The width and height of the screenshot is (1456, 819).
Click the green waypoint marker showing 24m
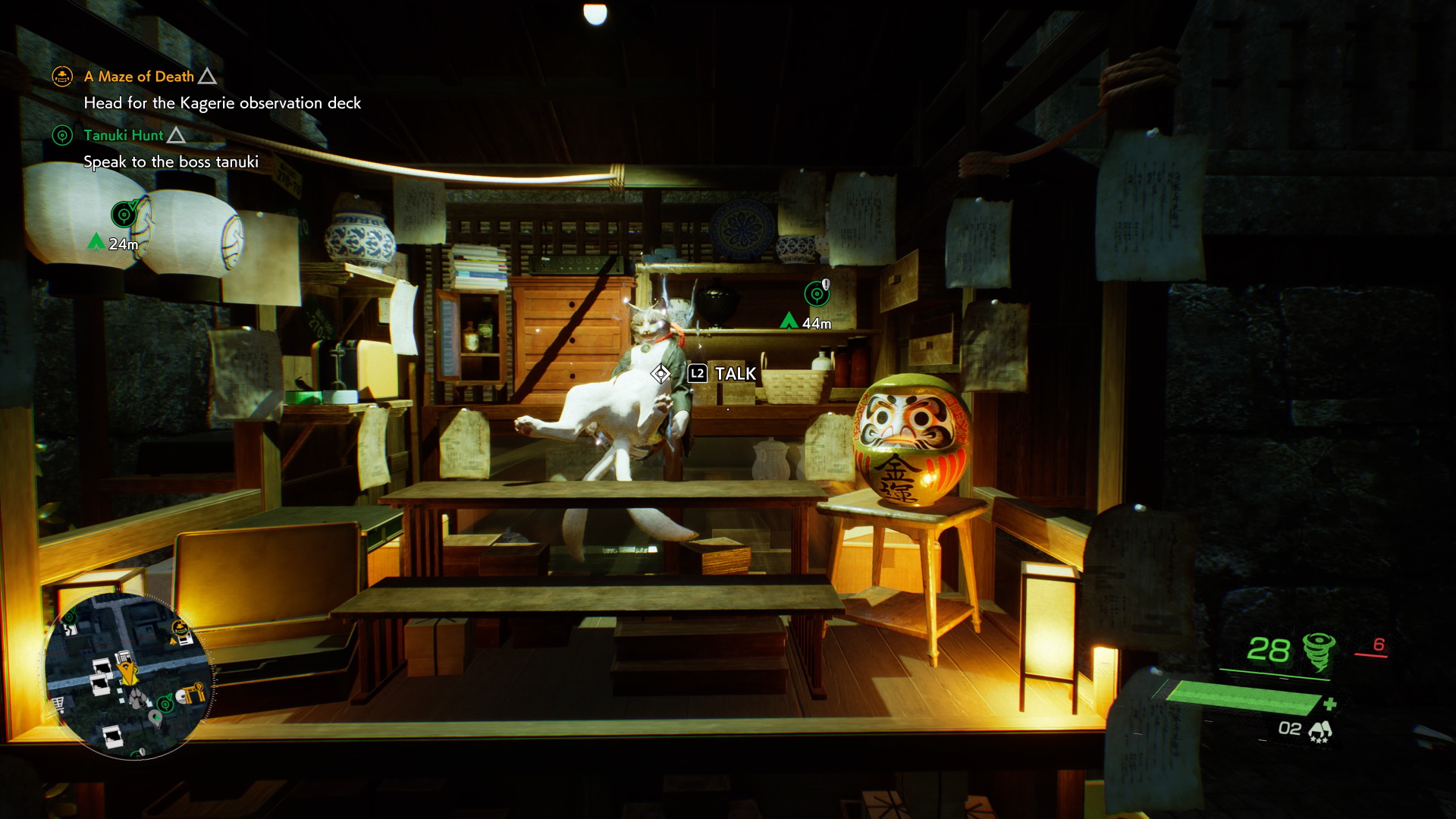point(124,215)
